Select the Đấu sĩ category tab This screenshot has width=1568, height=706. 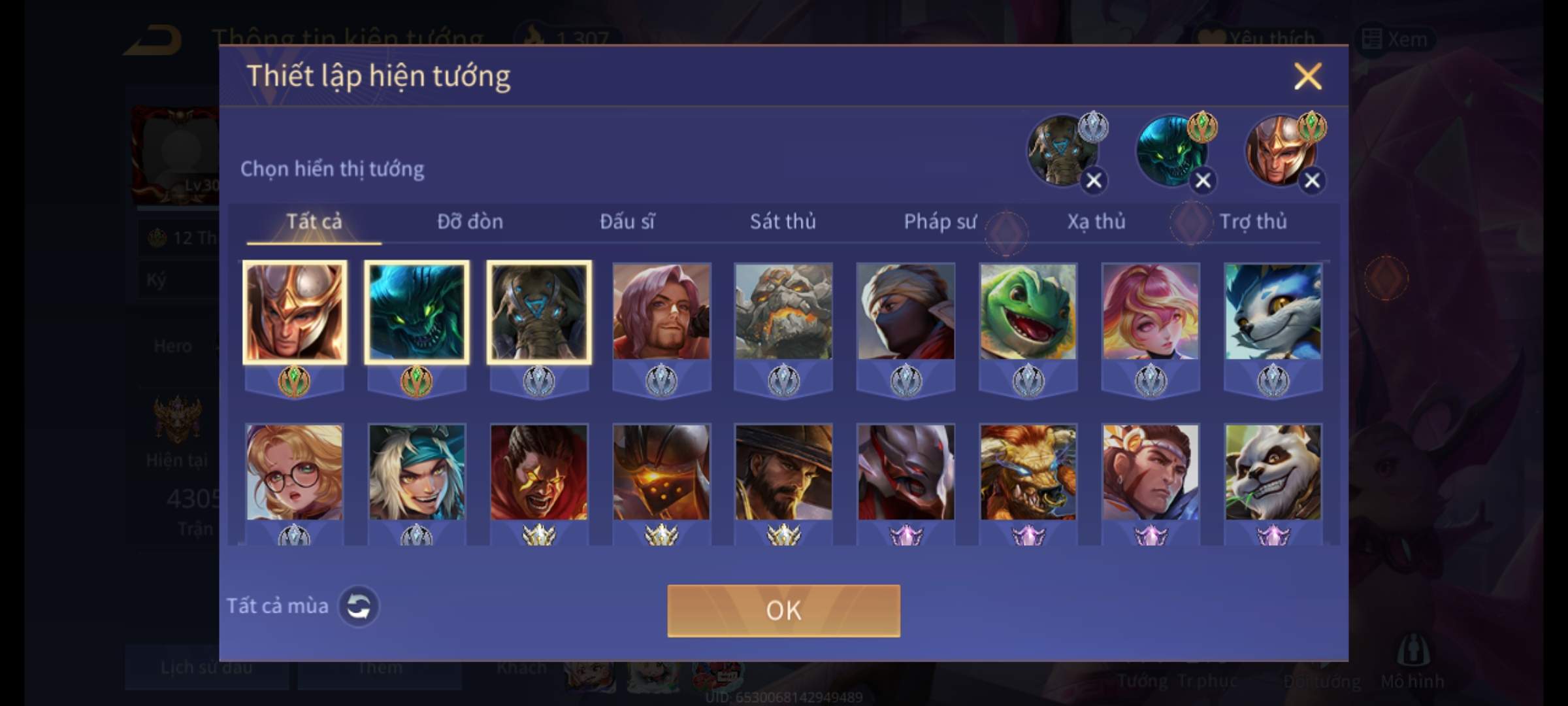627,222
